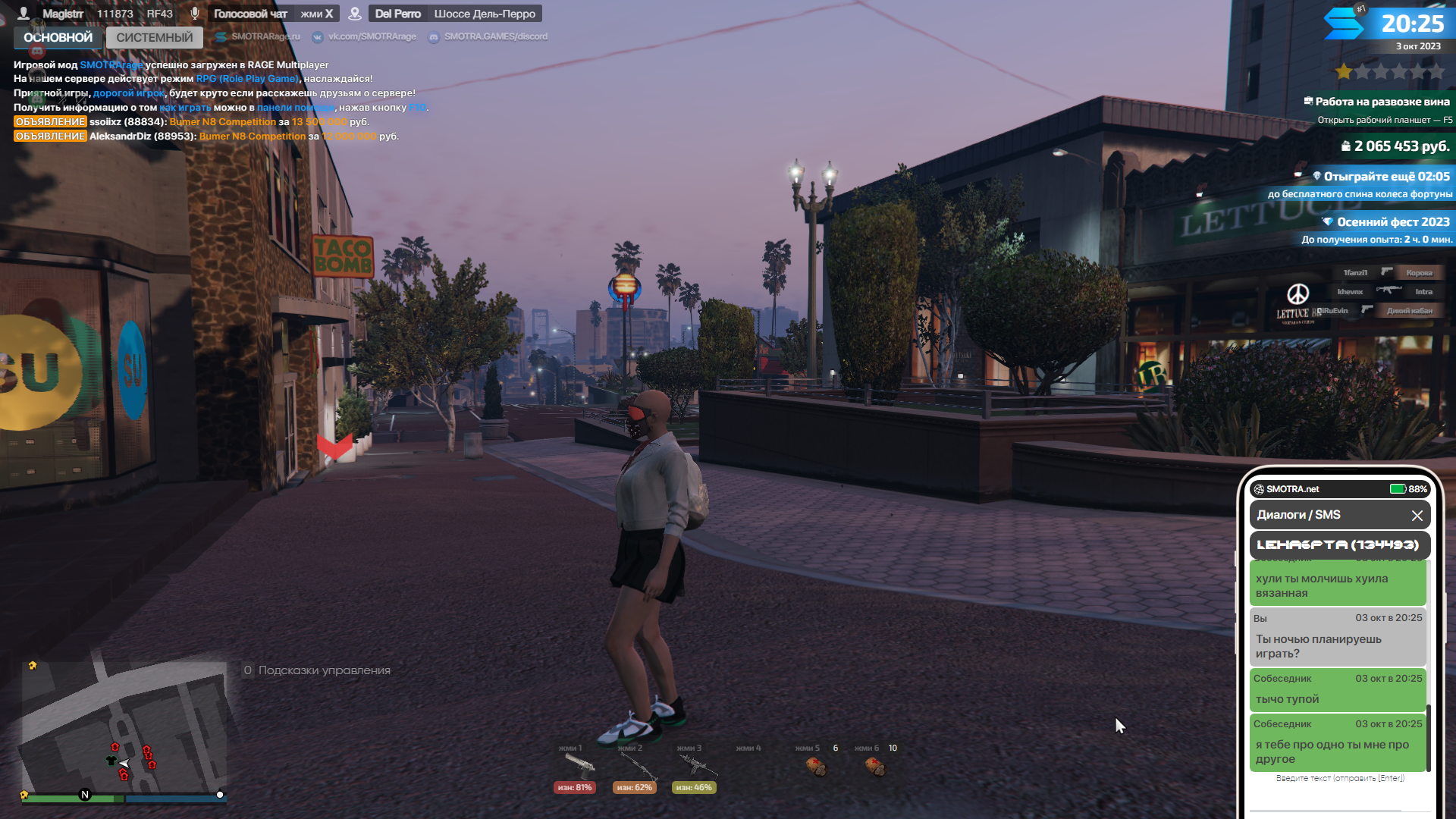The width and height of the screenshot is (1456, 819).
Task: Choose the submachine gun slot with 46% durability
Action: [x=694, y=768]
